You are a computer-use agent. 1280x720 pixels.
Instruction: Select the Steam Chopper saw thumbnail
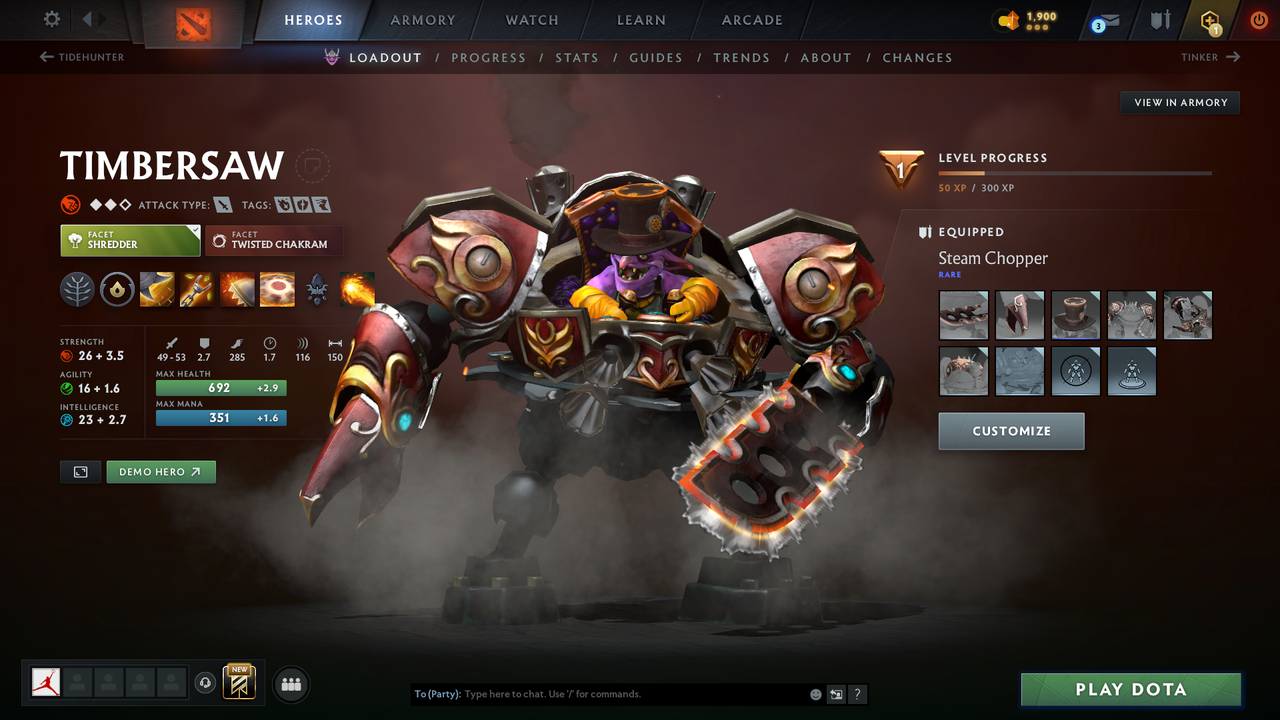(963, 314)
